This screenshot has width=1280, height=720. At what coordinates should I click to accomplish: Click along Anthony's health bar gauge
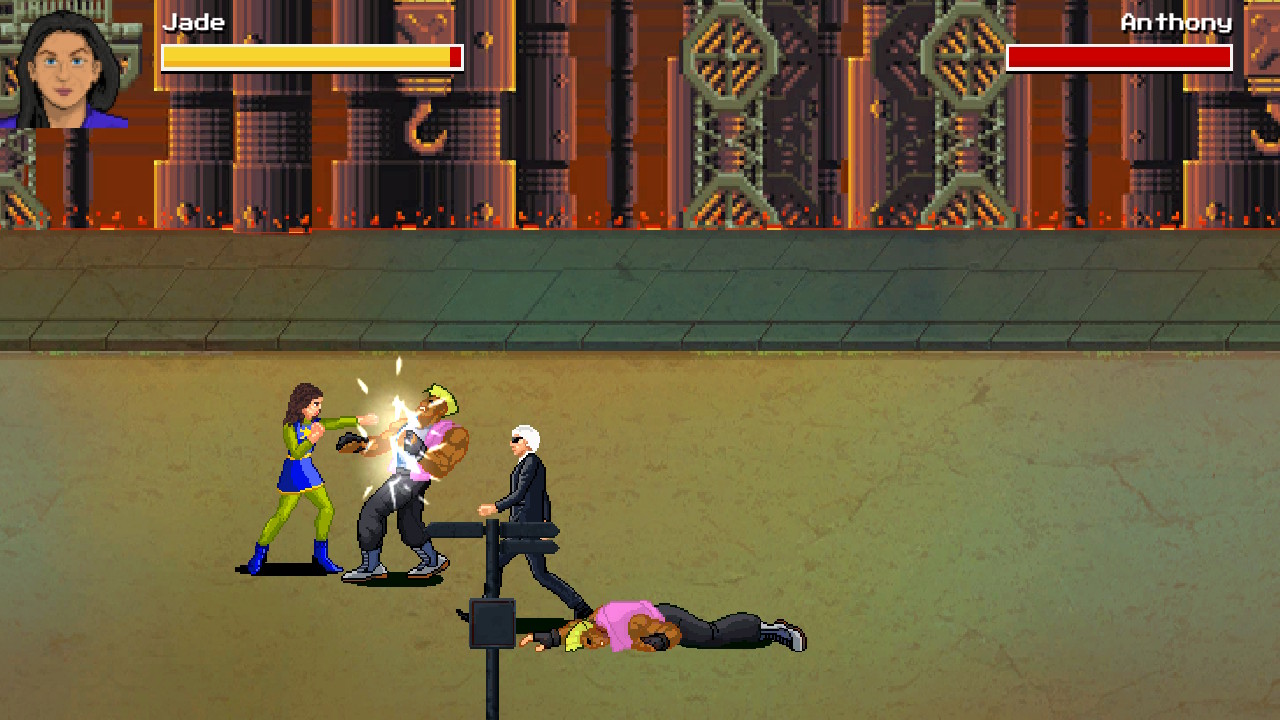pyautogui.click(x=1118, y=57)
